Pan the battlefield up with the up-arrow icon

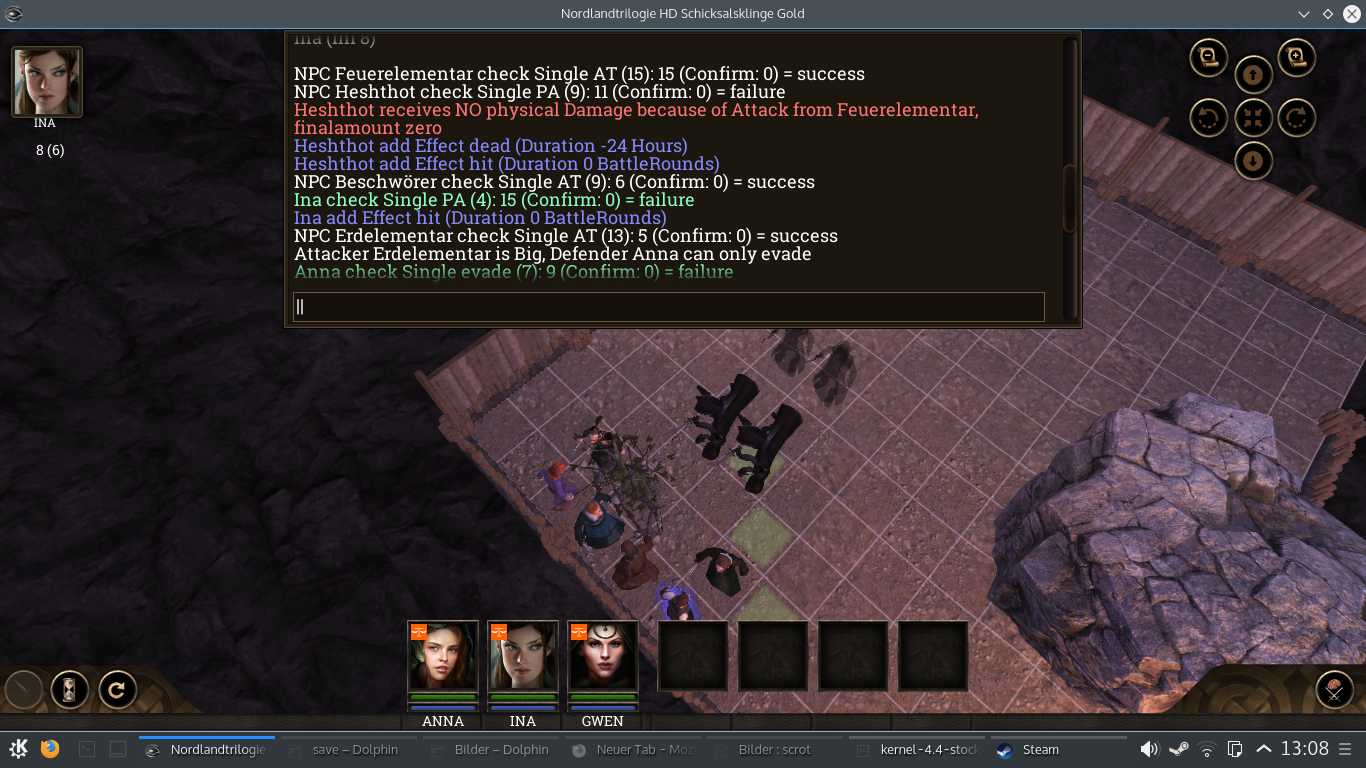1253,75
